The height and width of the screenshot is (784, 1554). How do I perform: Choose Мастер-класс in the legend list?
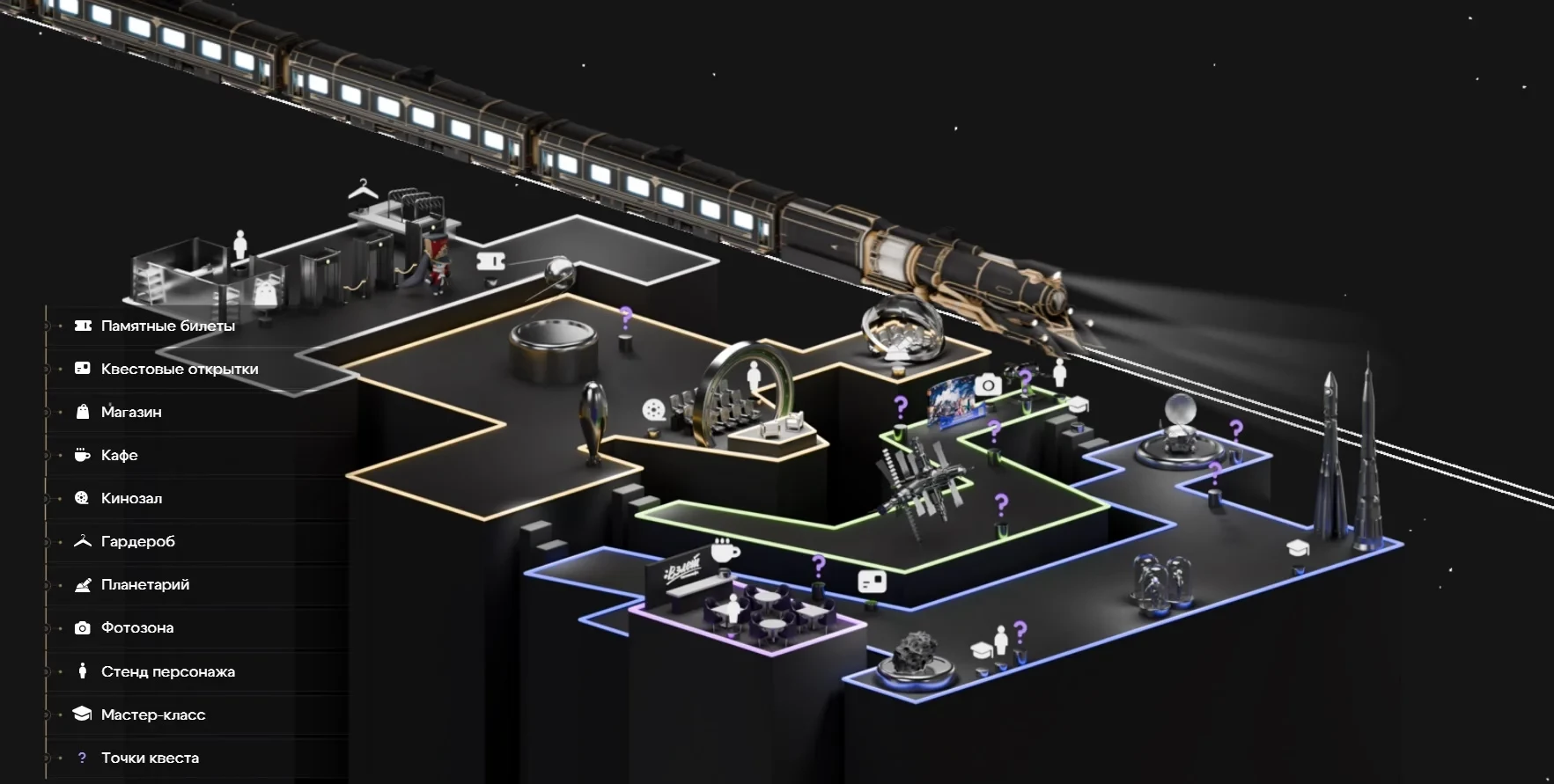pyautogui.click(x=152, y=714)
